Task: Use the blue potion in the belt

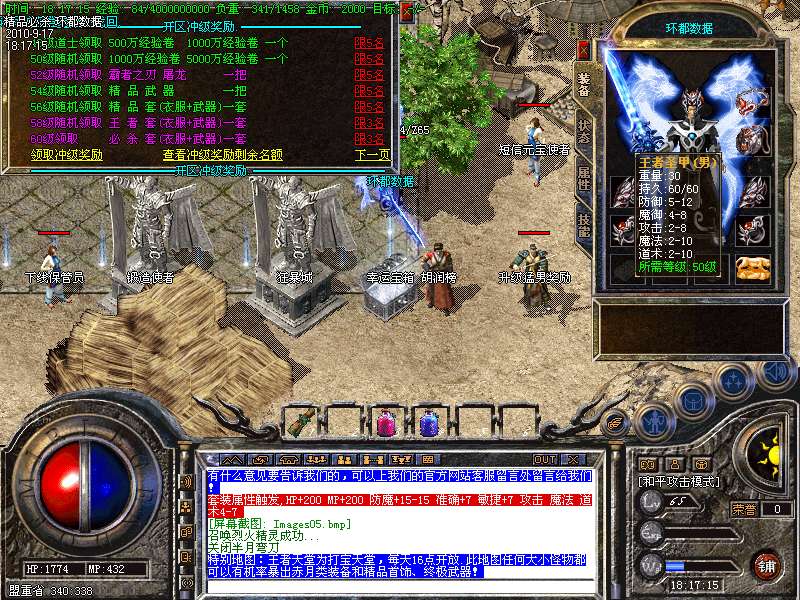Action: point(428,424)
